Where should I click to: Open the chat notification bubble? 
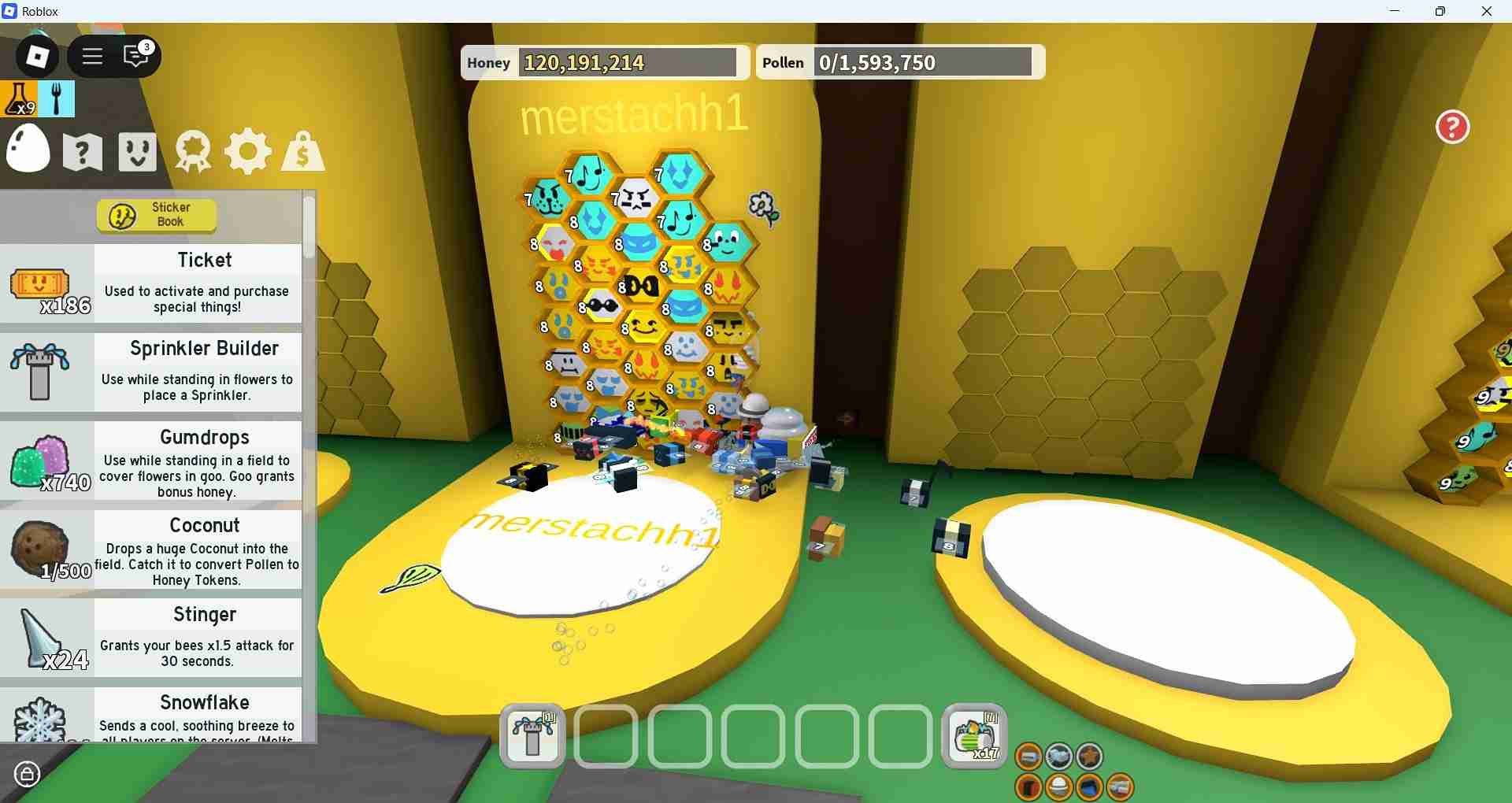[x=135, y=56]
